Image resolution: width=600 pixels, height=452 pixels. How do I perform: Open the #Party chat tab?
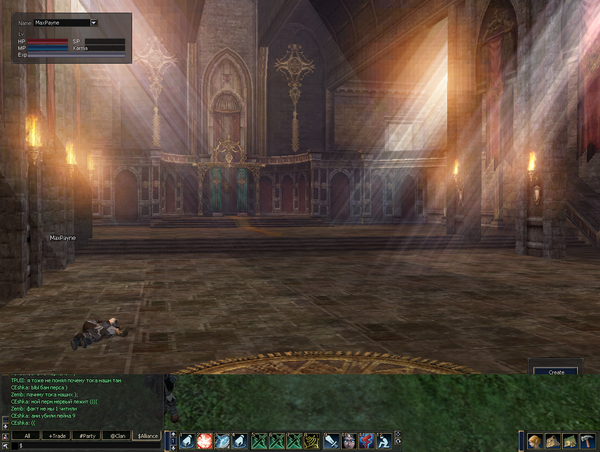[x=88, y=436]
